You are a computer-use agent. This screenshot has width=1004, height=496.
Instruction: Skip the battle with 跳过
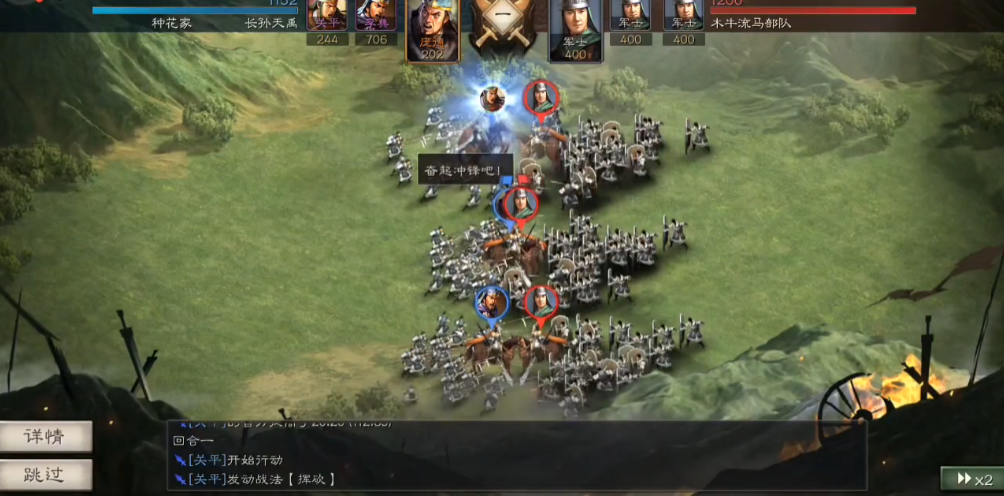coord(46,474)
